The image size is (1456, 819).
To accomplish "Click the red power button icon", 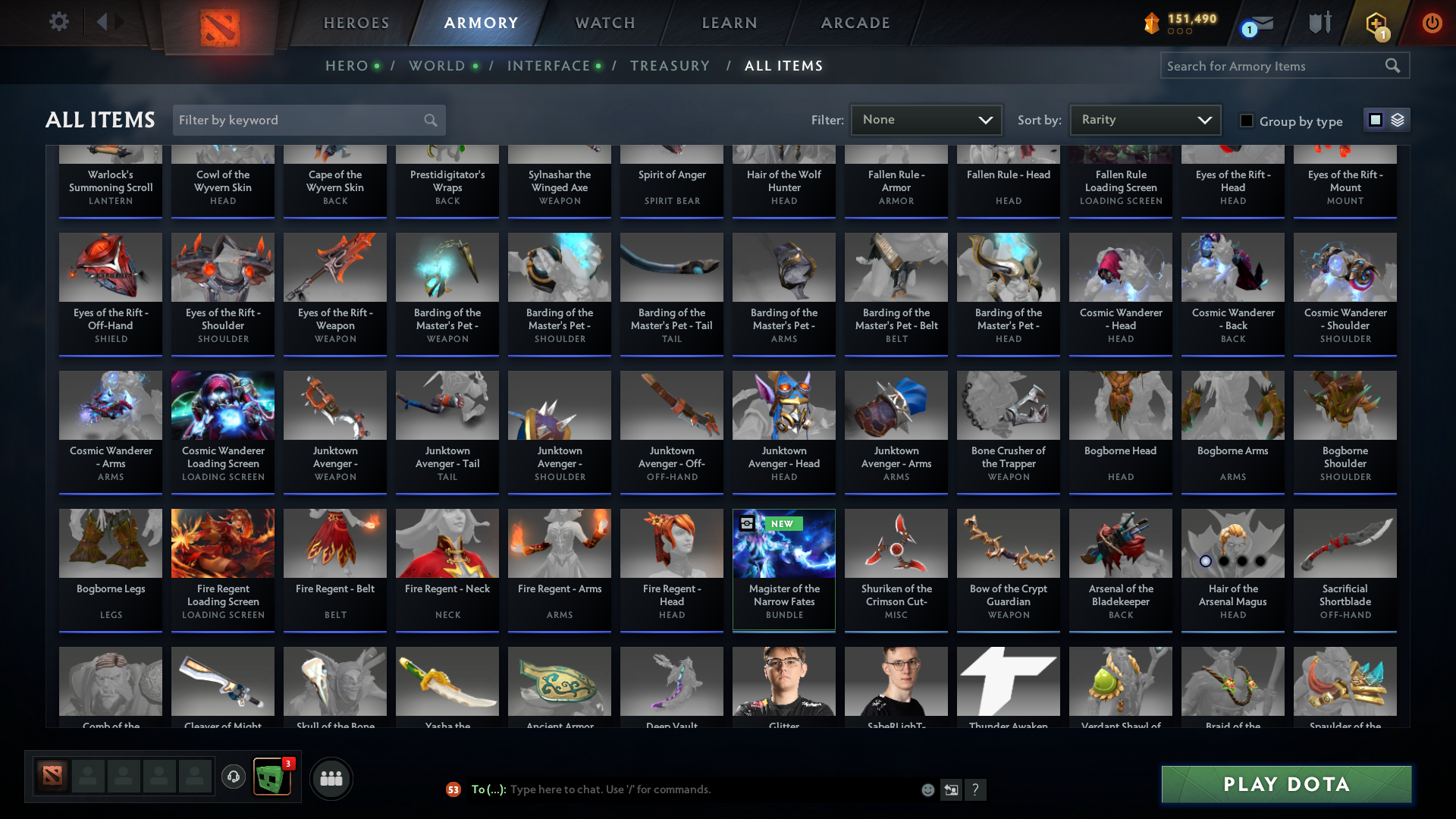I will click(1432, 23).
